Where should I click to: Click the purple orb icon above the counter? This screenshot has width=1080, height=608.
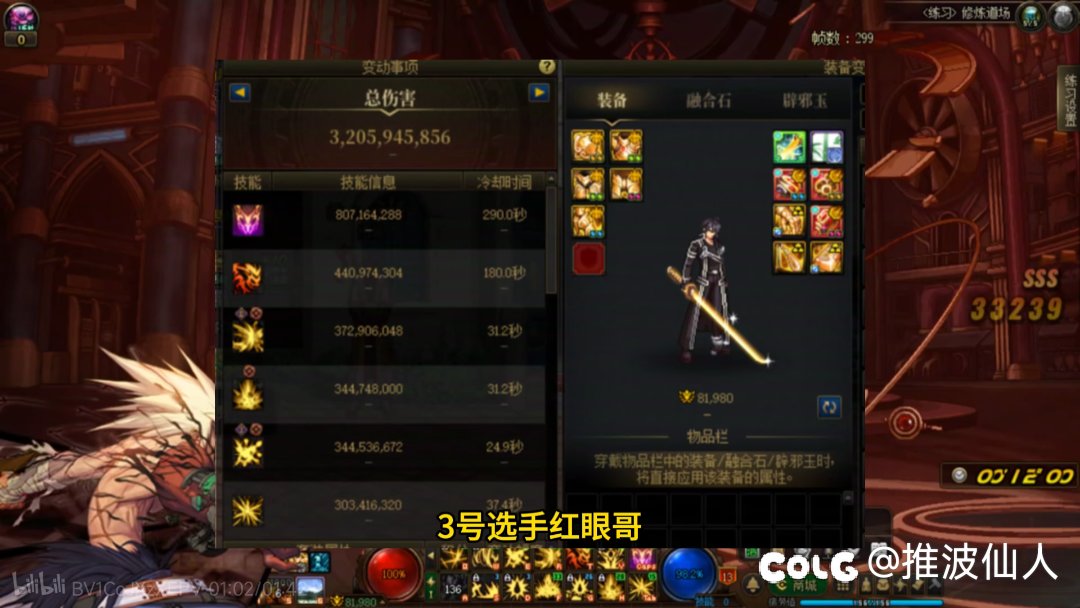coord(20,17)
